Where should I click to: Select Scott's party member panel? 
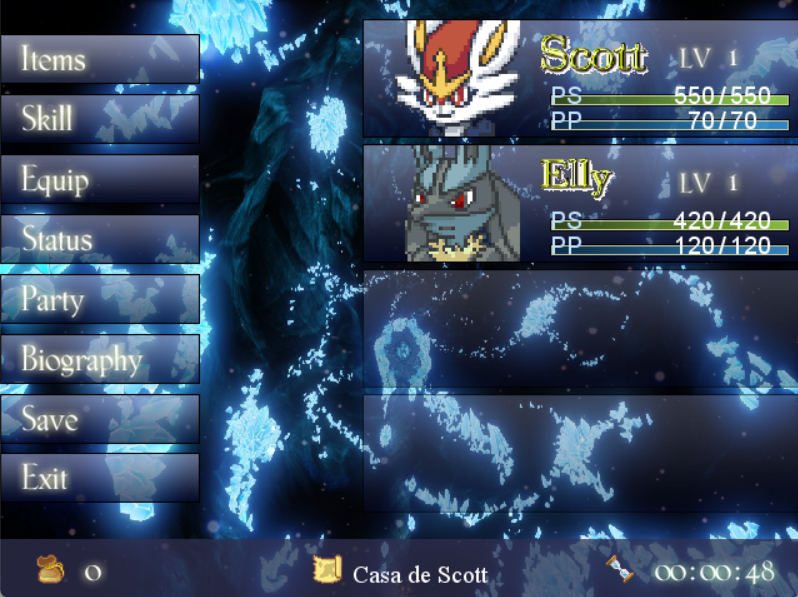pyautogui.click(x=580, y=78)
